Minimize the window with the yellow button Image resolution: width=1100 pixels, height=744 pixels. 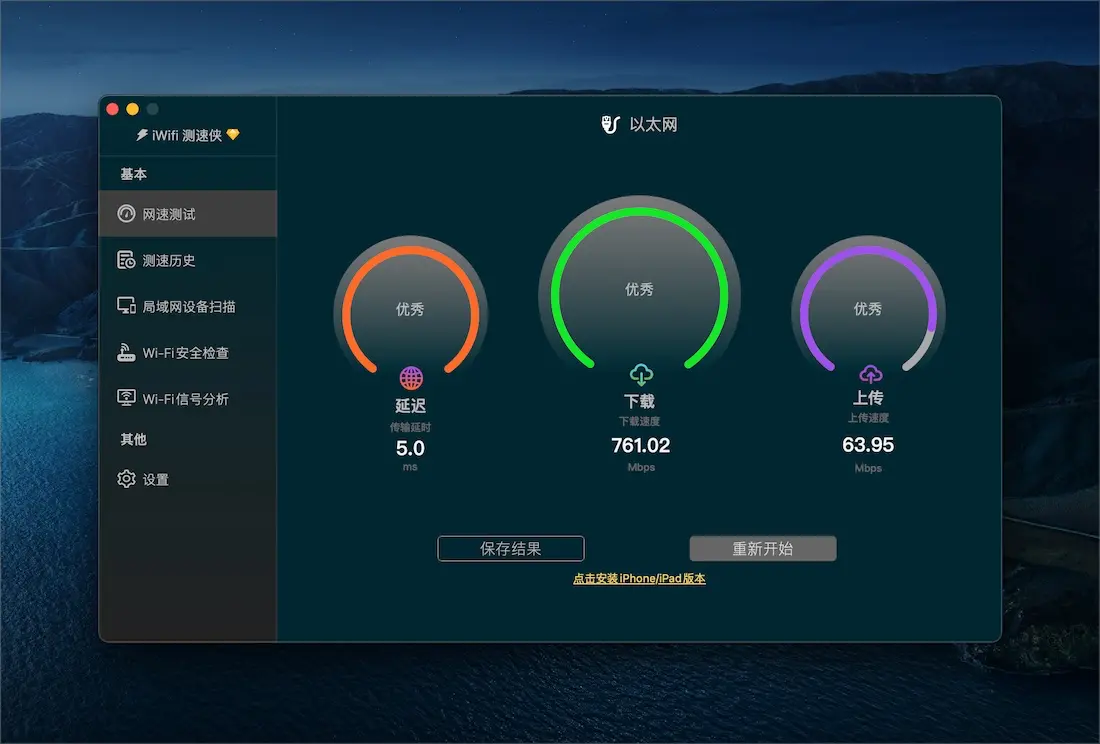click(x=132, y=109)
